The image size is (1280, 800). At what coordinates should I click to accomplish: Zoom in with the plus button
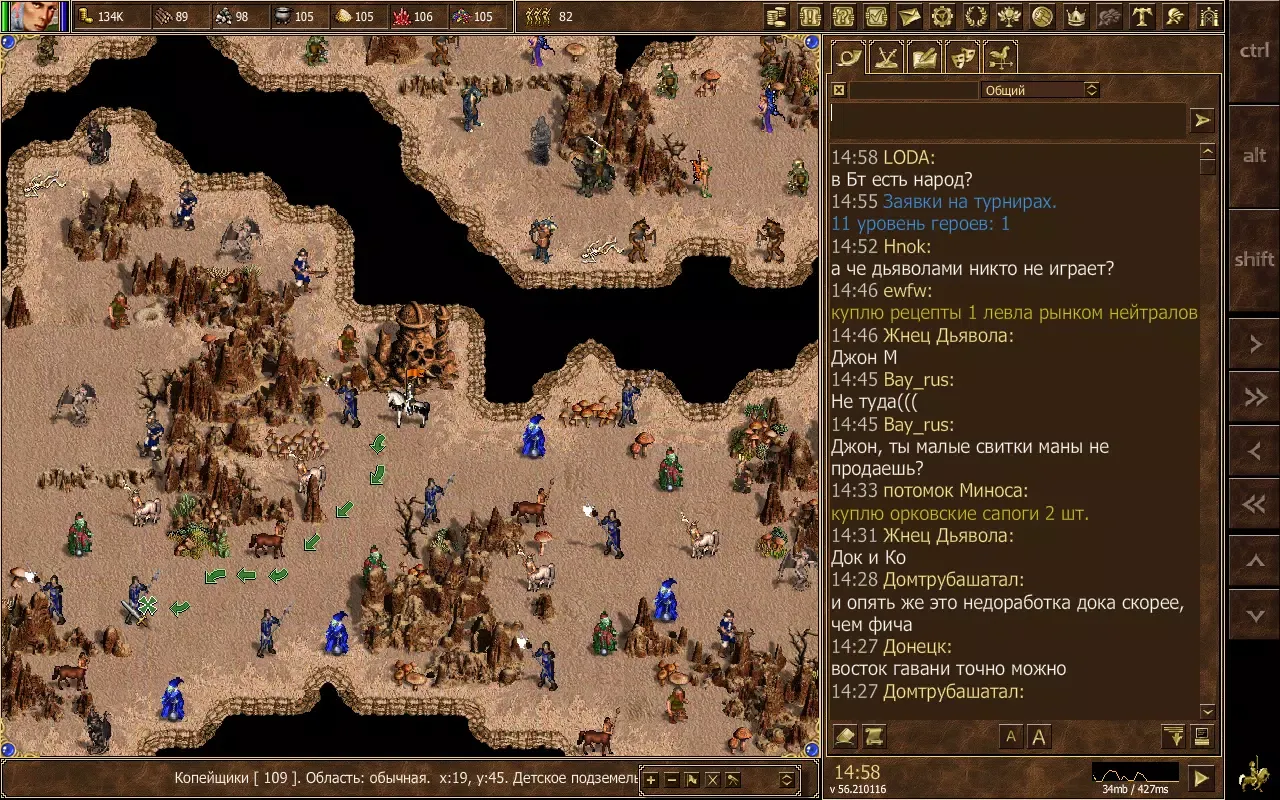(x=651, y=780)
